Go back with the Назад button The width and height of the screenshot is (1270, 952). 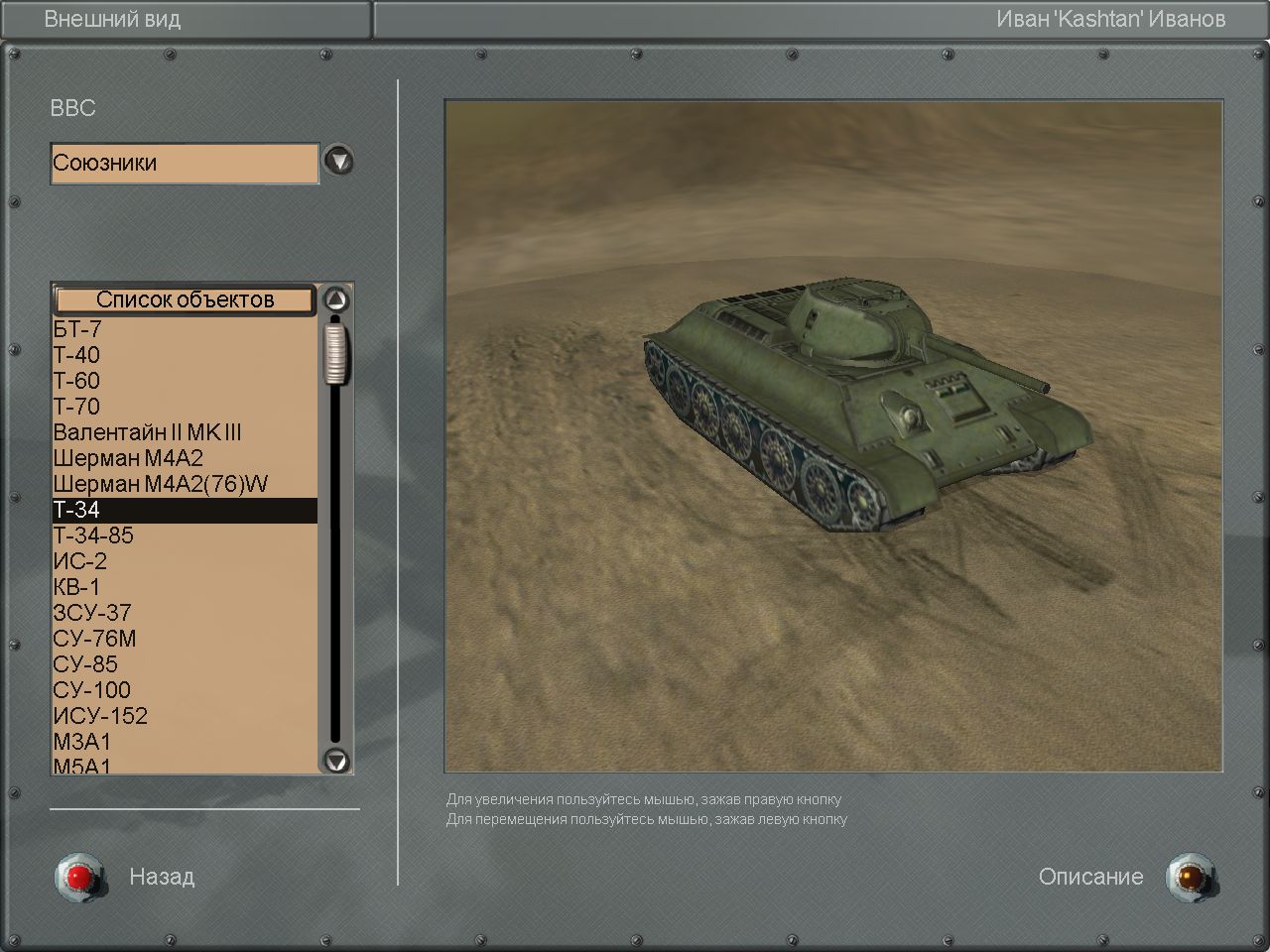[x=77, y=877]
